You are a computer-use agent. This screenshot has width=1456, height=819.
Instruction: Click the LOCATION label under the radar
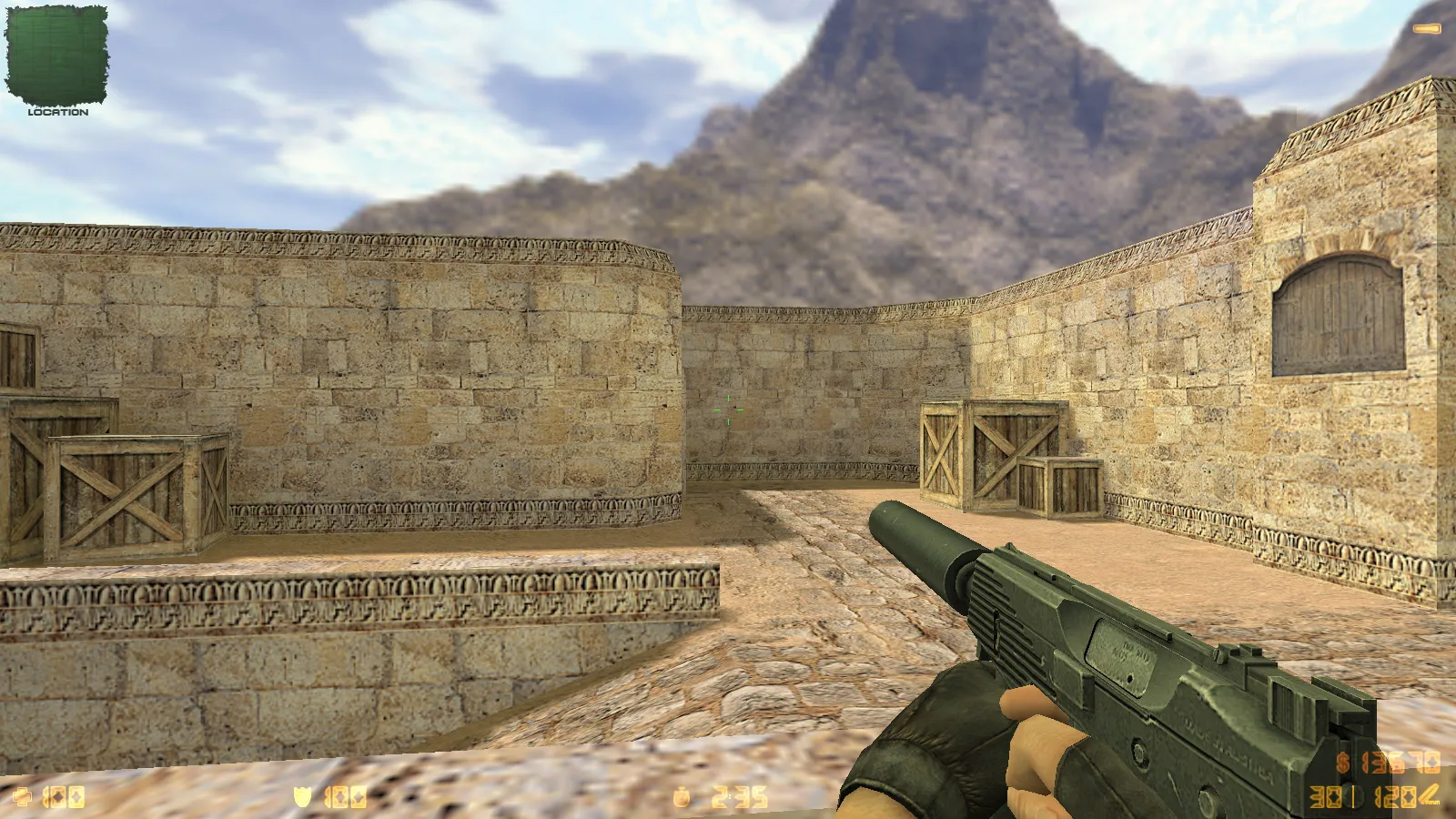point(59,114)
